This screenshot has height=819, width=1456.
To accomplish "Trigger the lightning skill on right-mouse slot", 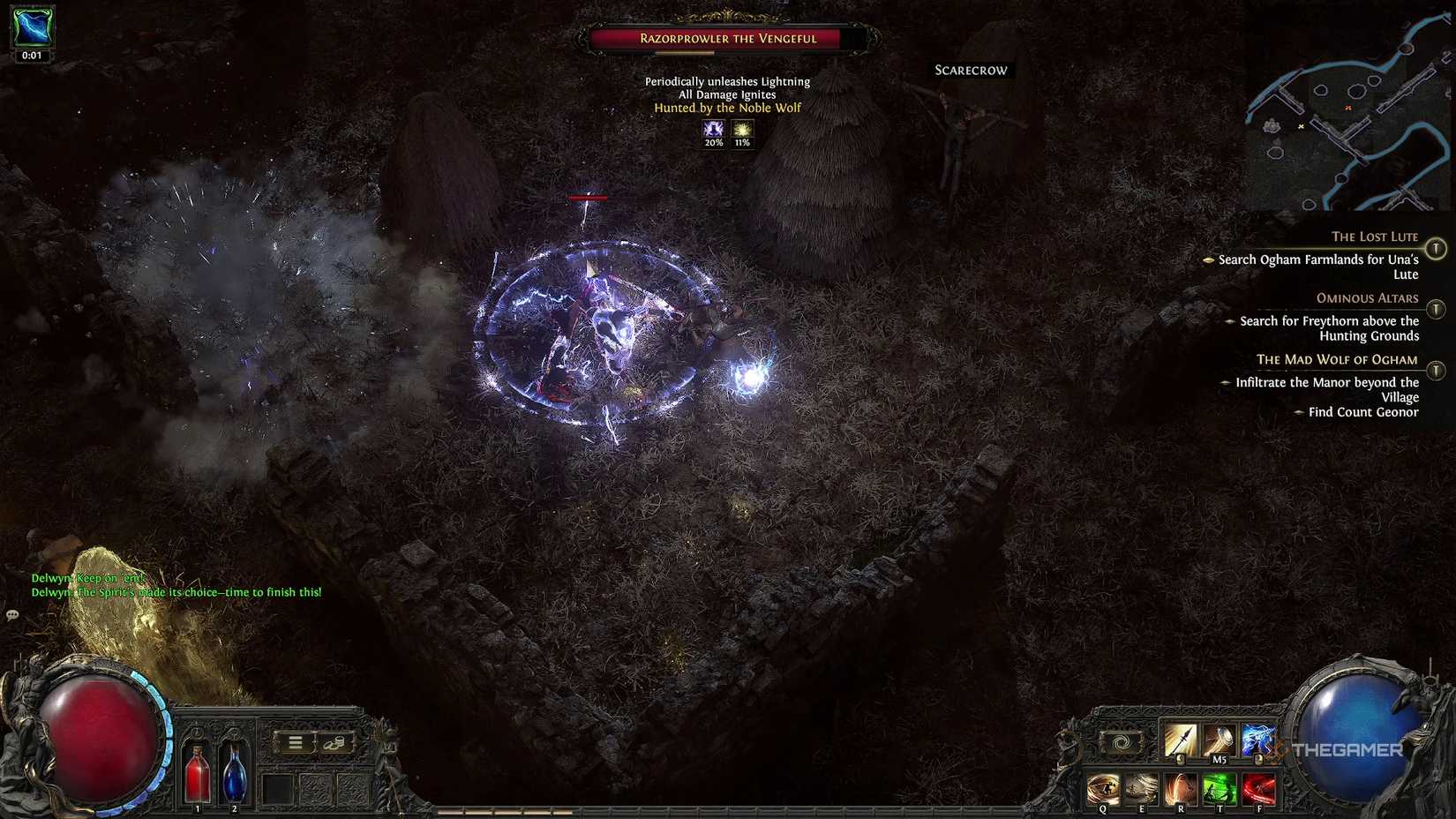I will pyautogui.click(x=1258, y=740).
